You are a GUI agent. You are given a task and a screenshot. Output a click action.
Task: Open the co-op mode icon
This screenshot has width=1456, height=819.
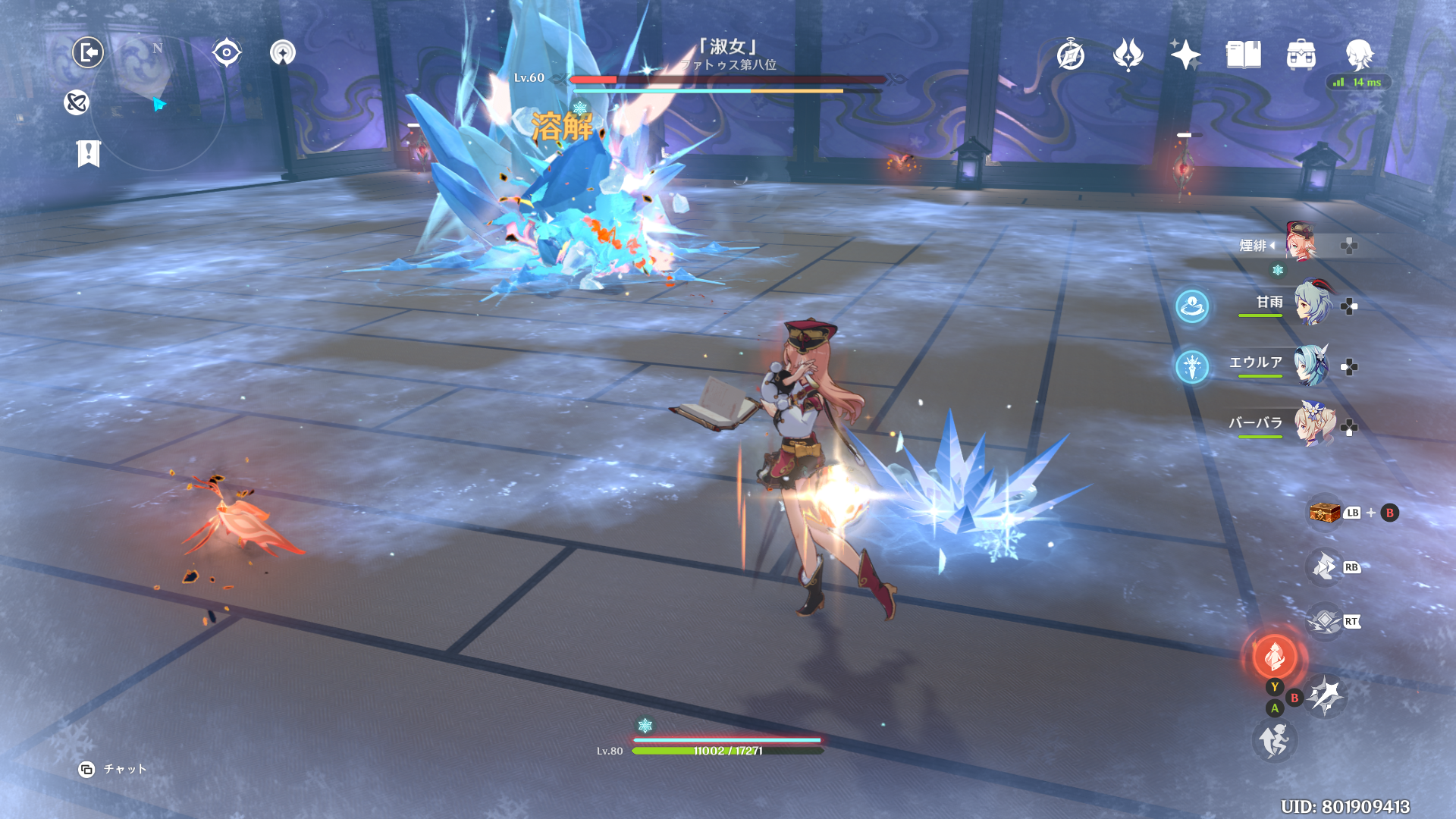point(77,102)
